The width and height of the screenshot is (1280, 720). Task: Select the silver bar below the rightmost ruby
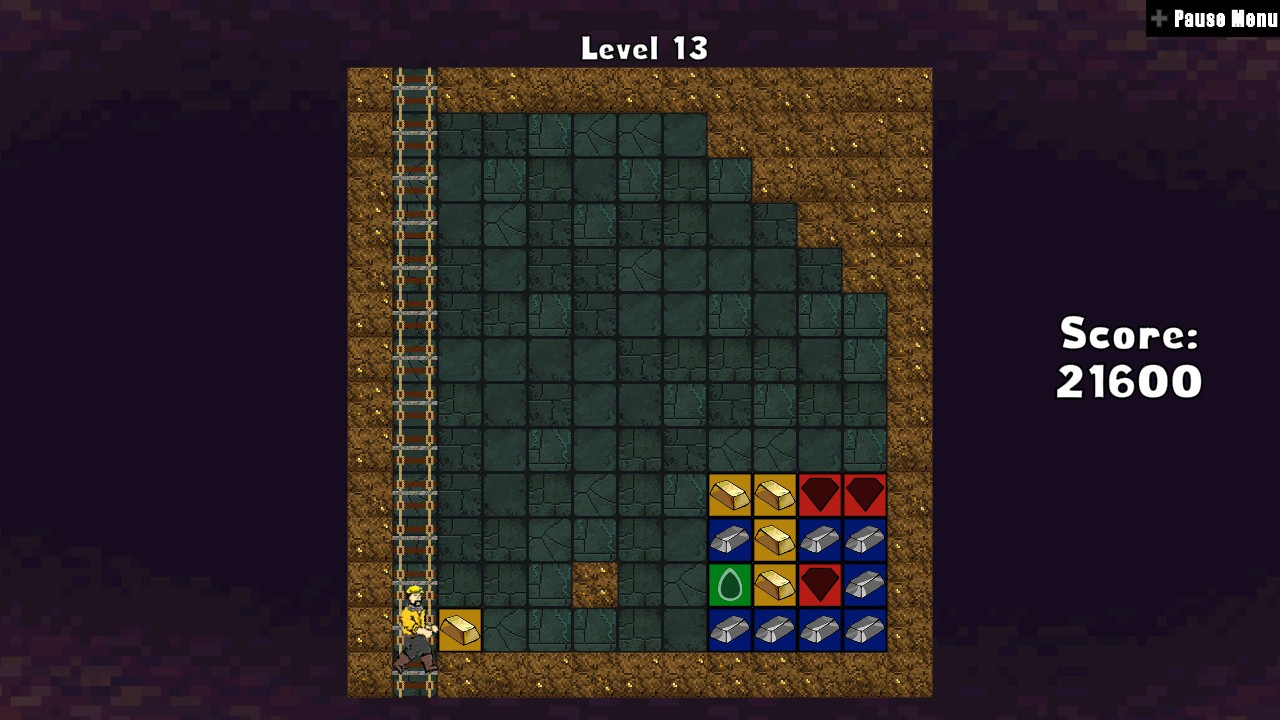pyautogui.click(x=865, y=540)
